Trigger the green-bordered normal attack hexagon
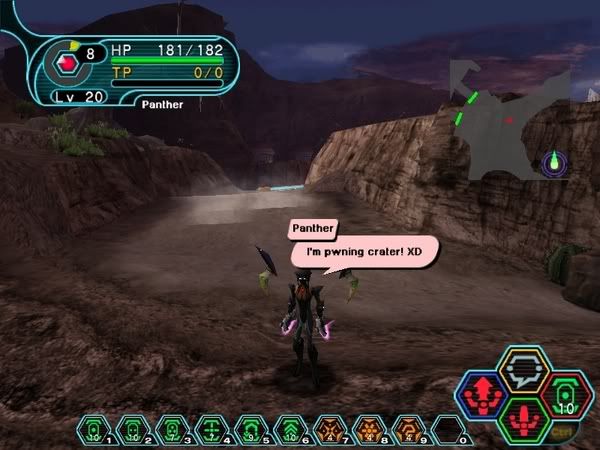Viewport: 600px width, 450px height. [521, 416]
